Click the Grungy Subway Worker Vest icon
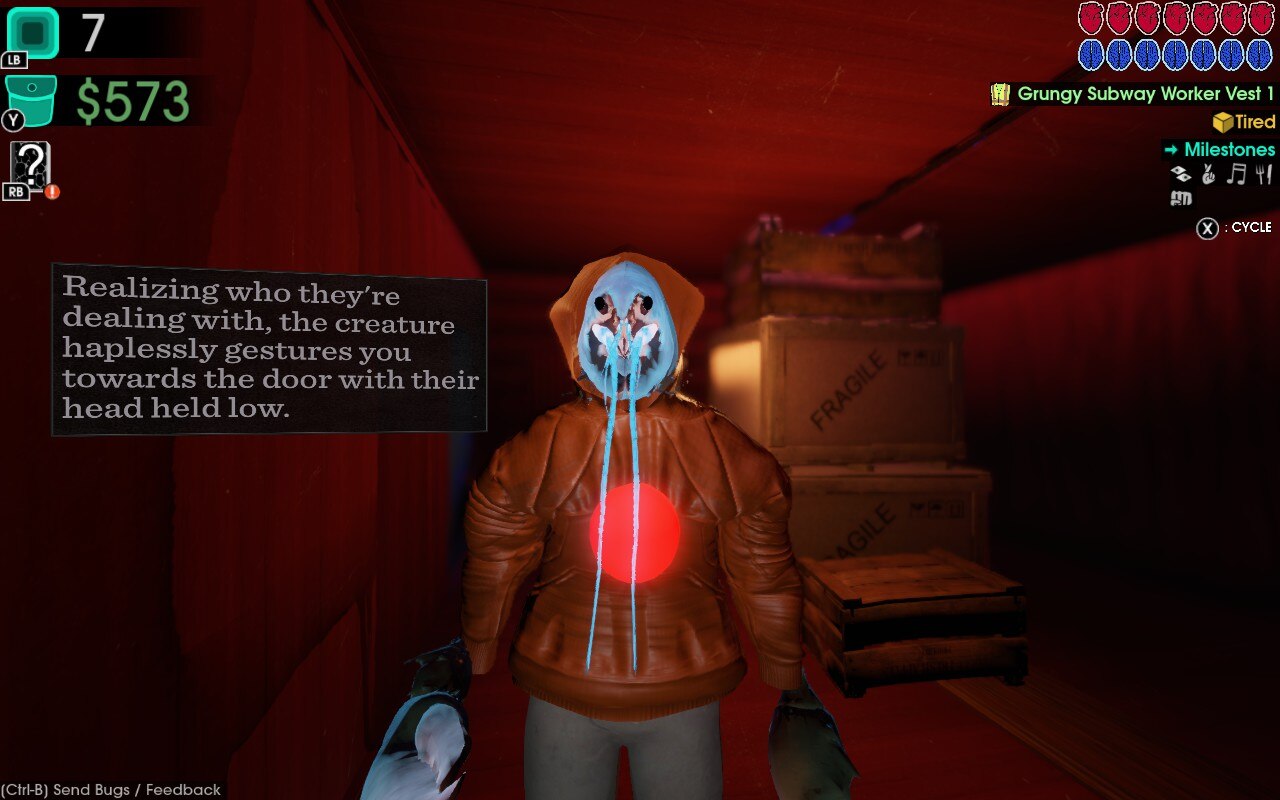This screenshot has height=800, width=1280. point(998,95)
